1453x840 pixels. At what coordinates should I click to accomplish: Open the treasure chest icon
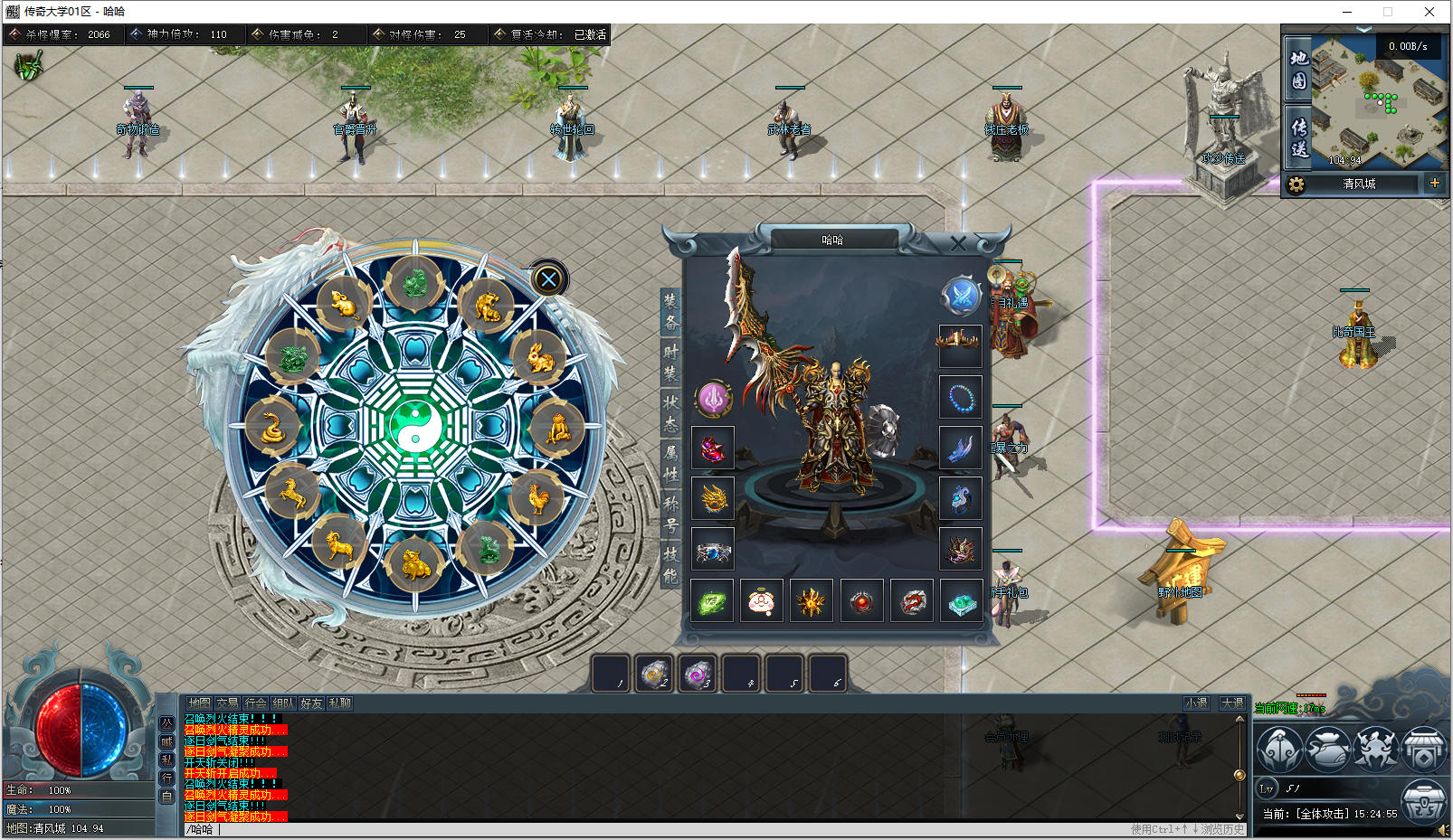pyautogui.click(x=1422, y=799)
